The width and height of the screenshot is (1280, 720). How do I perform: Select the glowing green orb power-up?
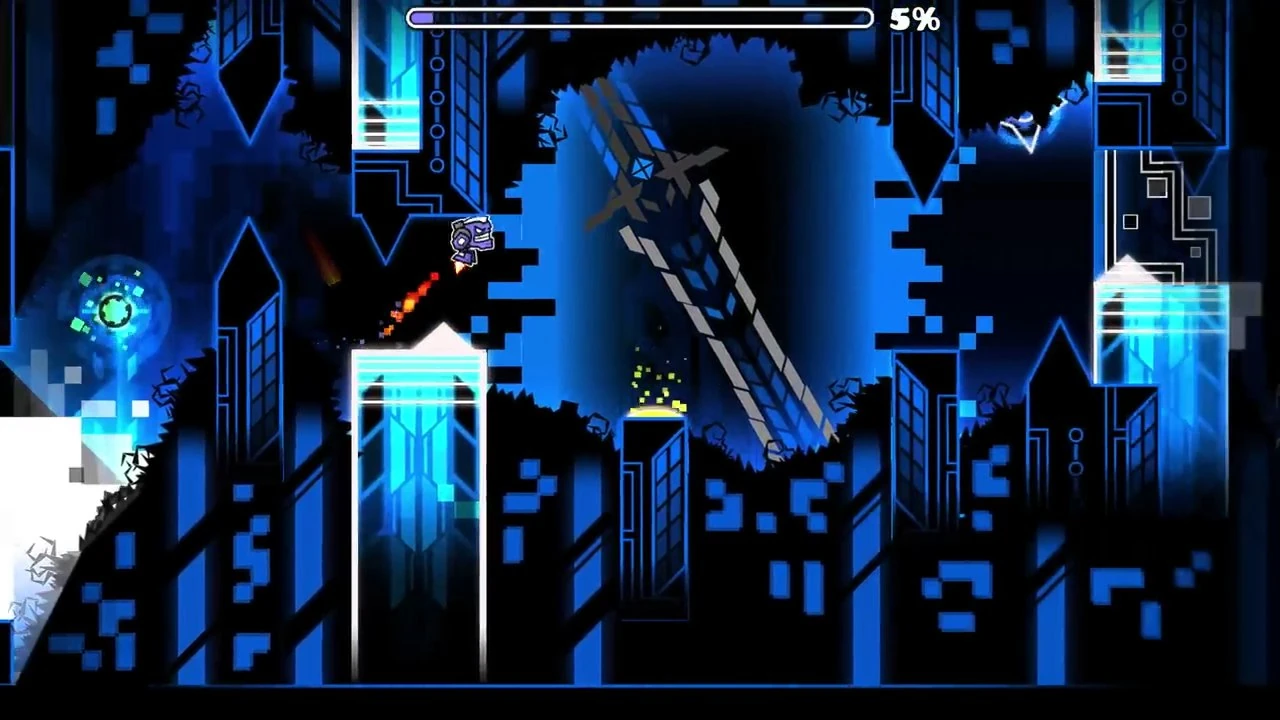coord(113,310)
